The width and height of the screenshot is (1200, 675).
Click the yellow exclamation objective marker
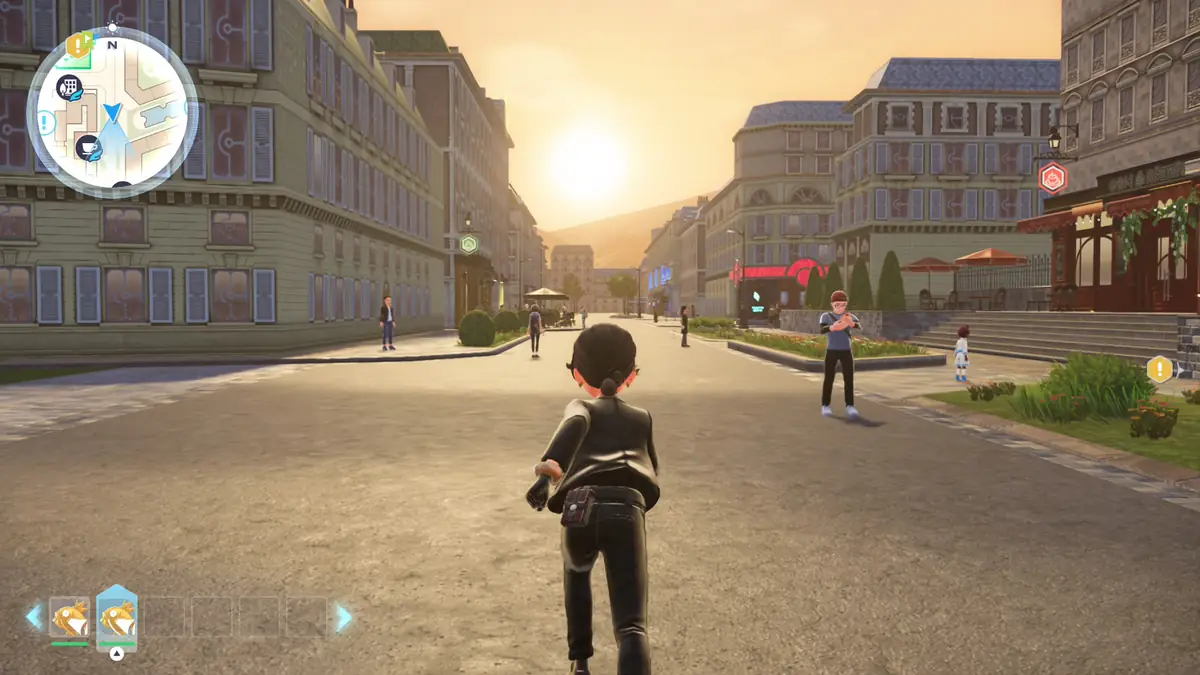click(1159, 369)
